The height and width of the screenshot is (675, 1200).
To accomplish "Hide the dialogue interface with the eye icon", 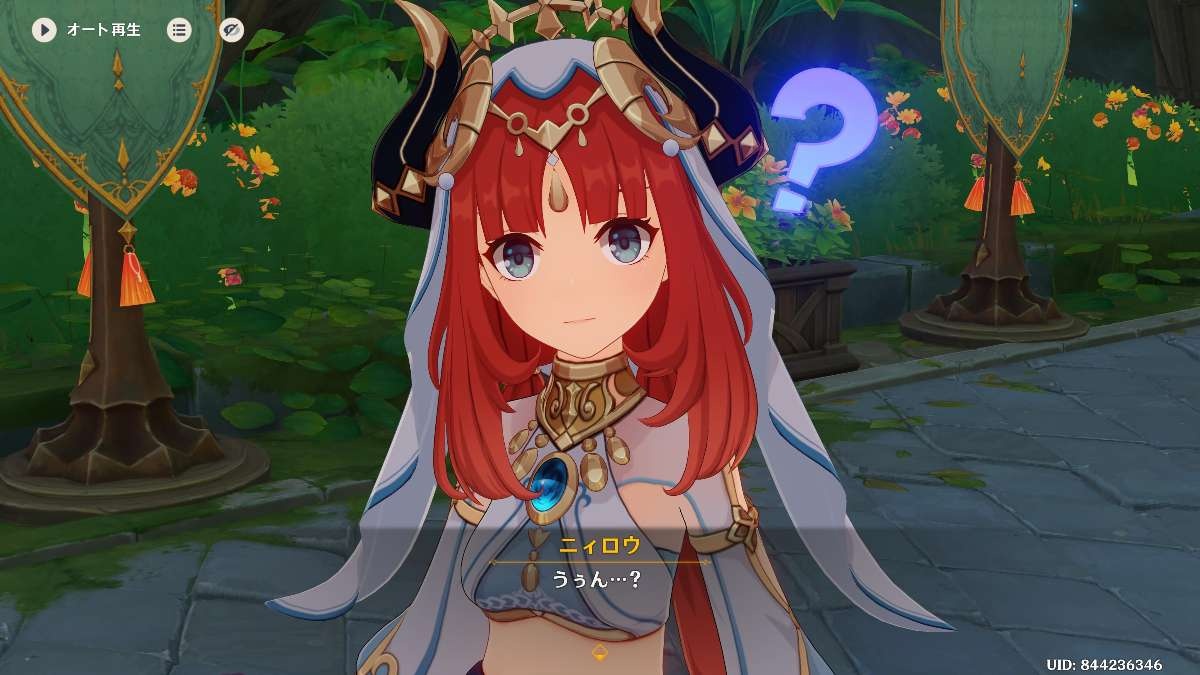I will click(231, 30).
